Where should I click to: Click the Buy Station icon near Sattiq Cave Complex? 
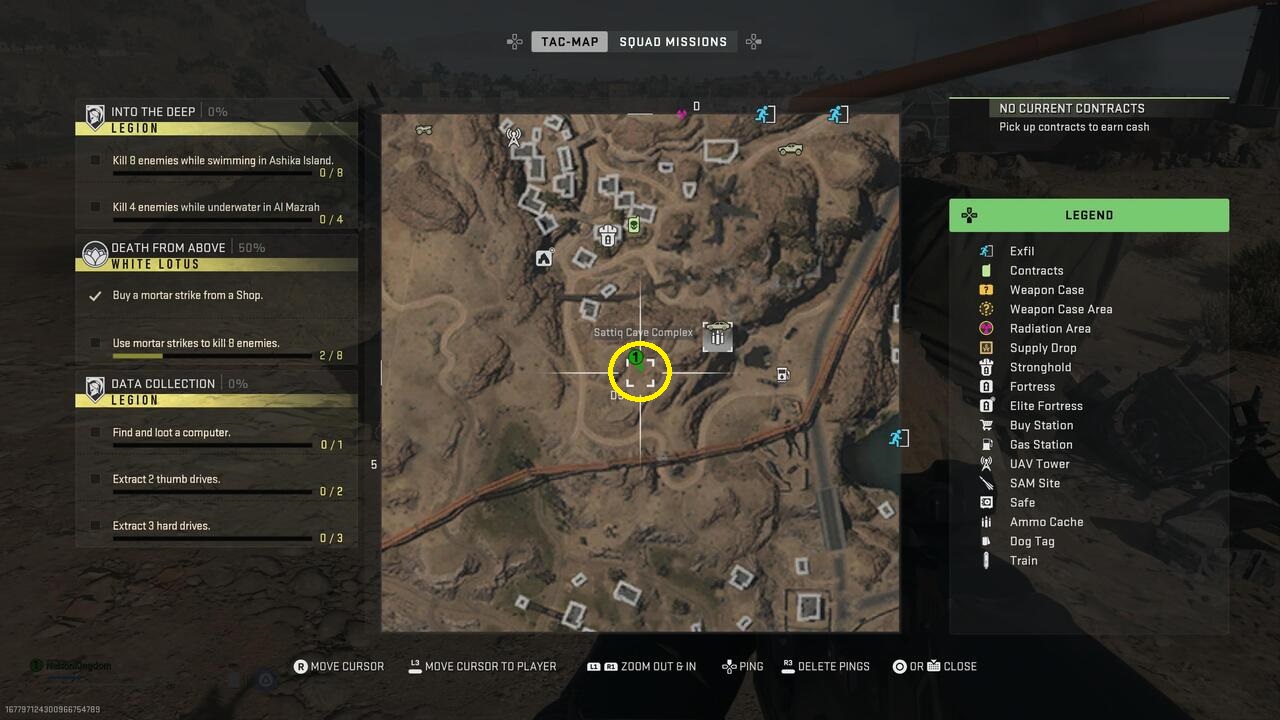pos(718,335)
